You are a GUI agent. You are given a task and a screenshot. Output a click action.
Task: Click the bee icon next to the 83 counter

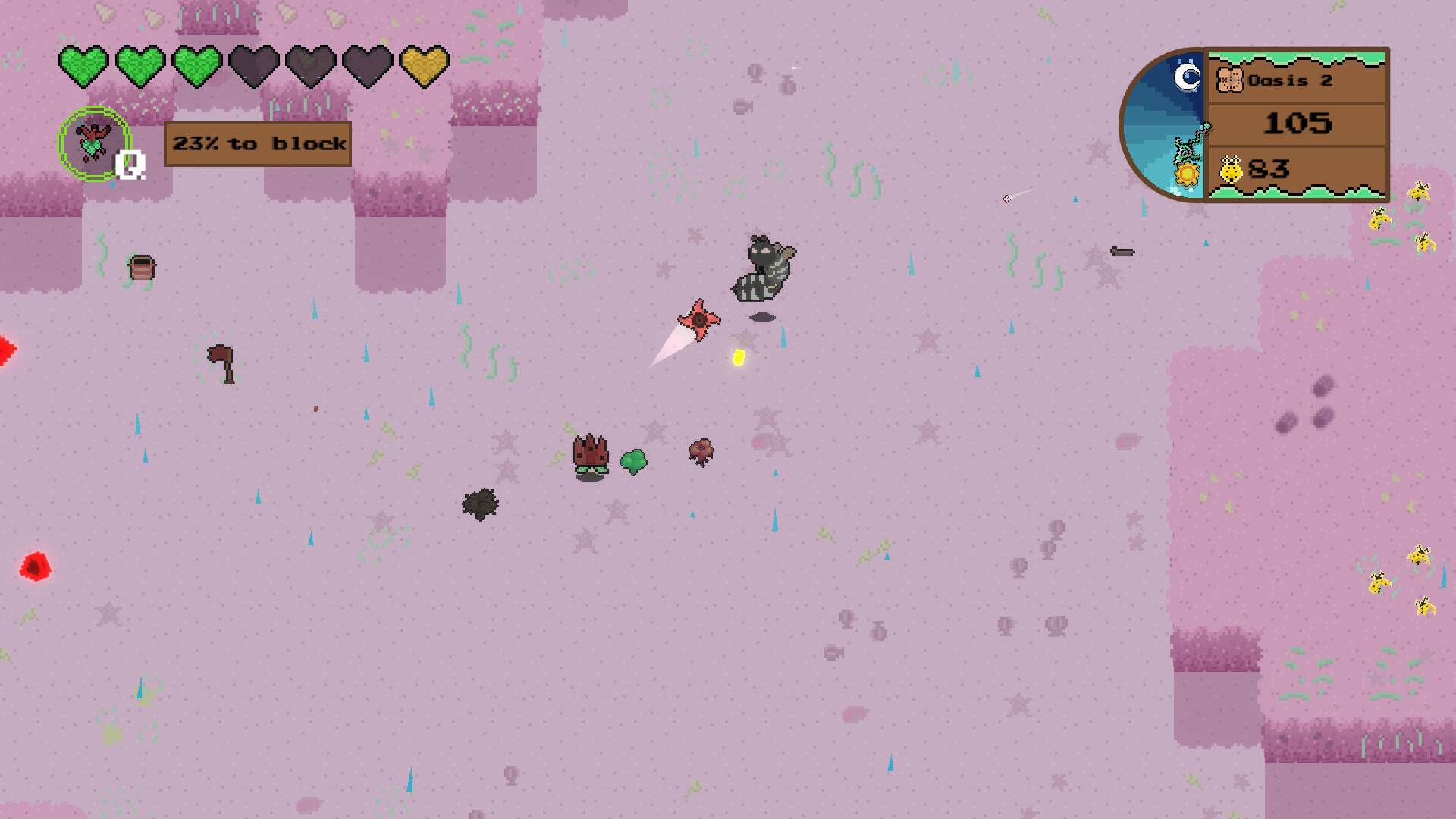[1235, 167]
